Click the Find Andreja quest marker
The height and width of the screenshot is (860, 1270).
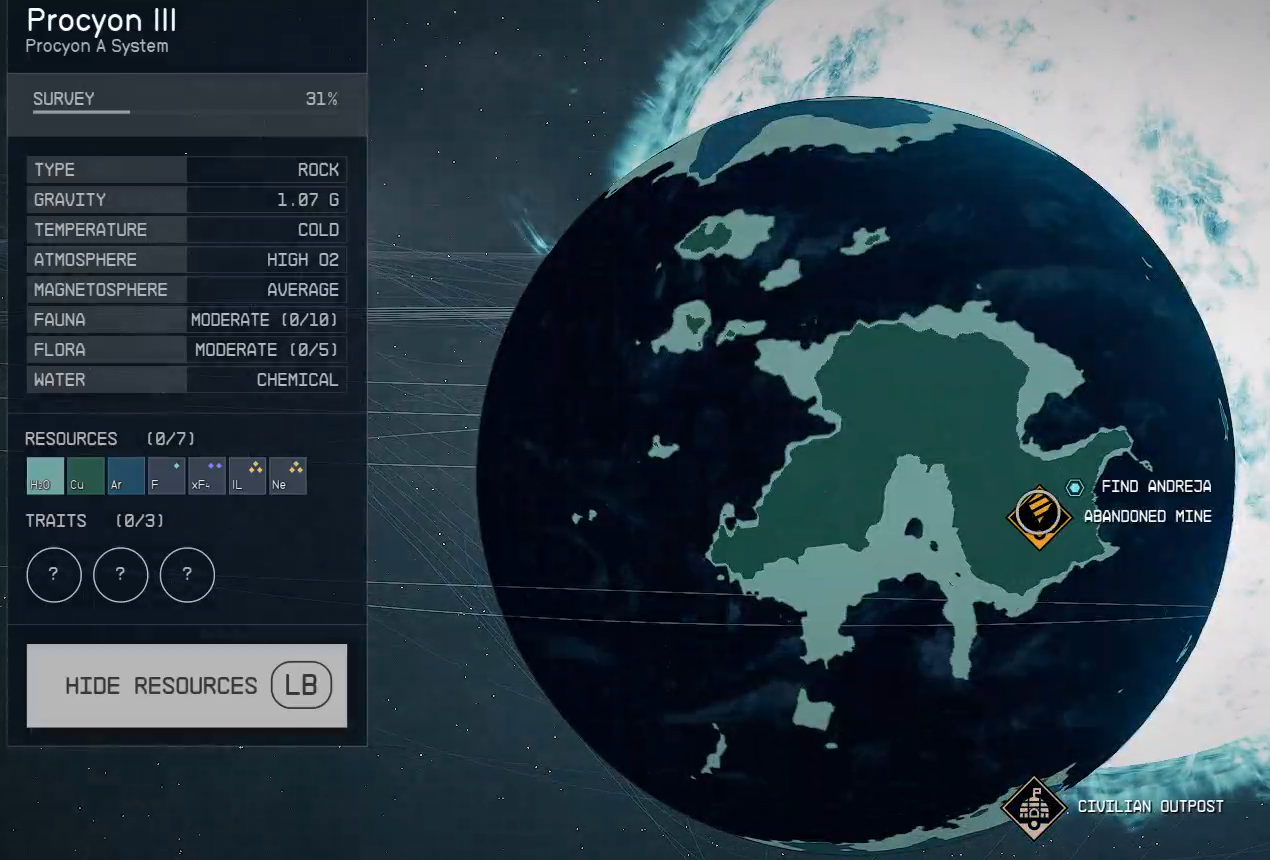pos(1075,487)
